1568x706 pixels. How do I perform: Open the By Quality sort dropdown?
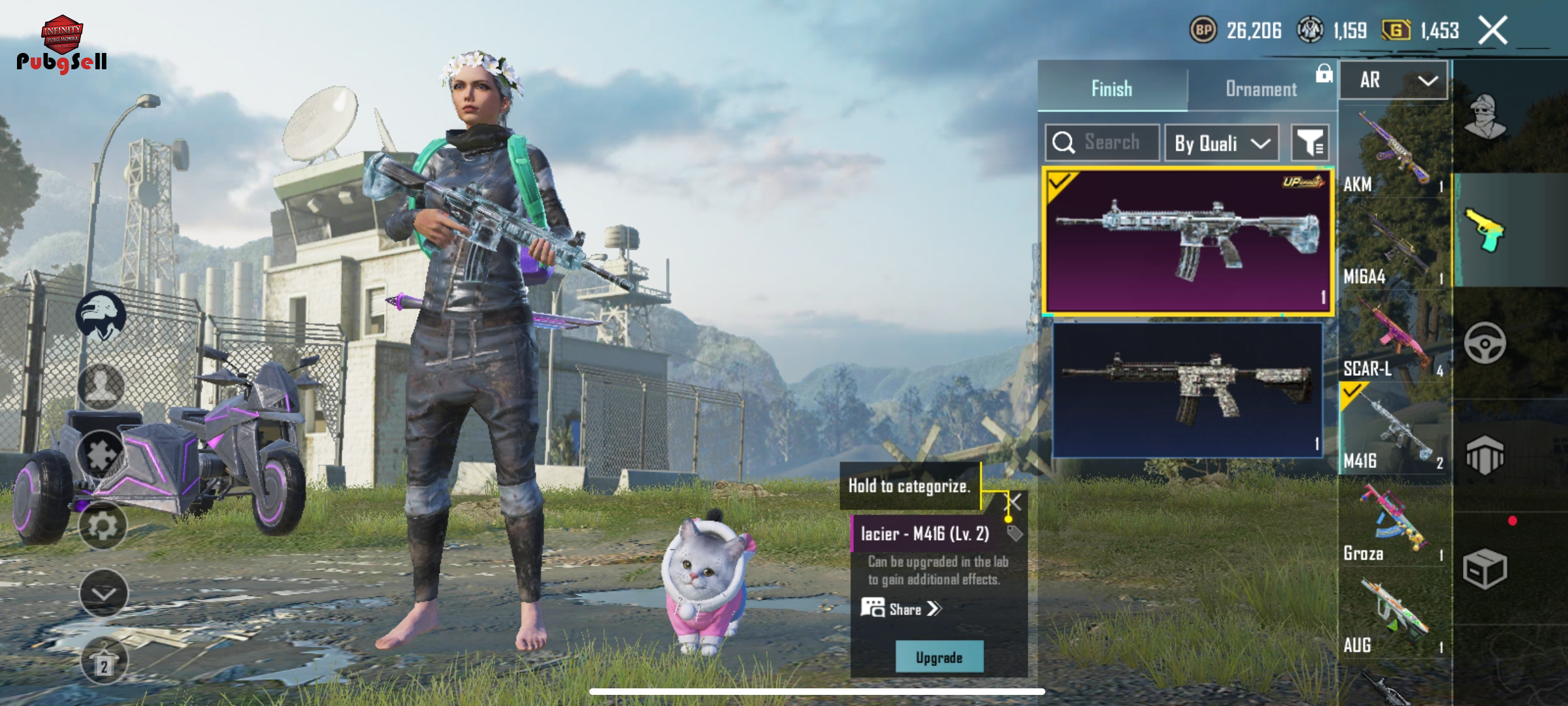point(1222,143)
